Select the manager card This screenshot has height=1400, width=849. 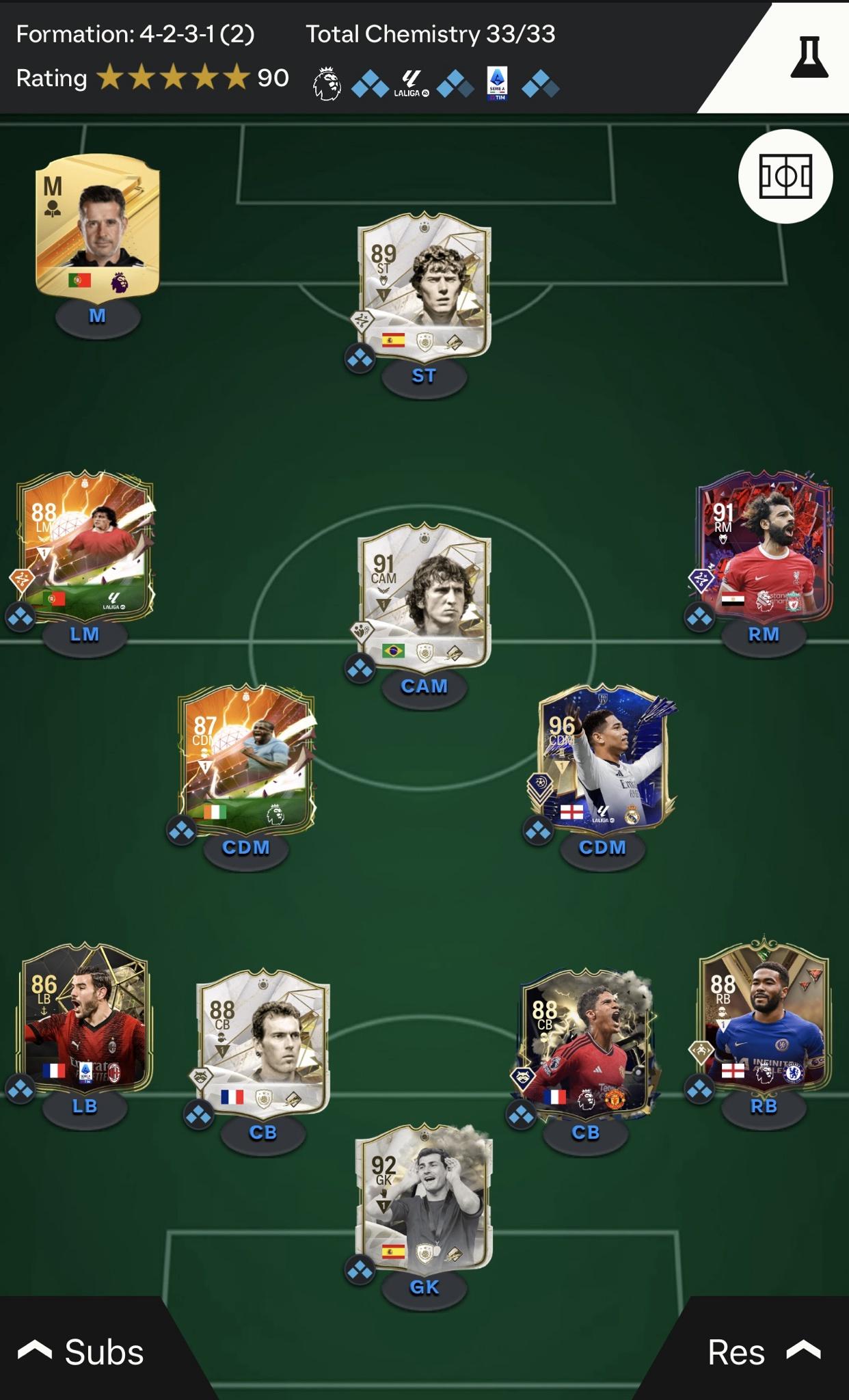(x=98, y=226)
